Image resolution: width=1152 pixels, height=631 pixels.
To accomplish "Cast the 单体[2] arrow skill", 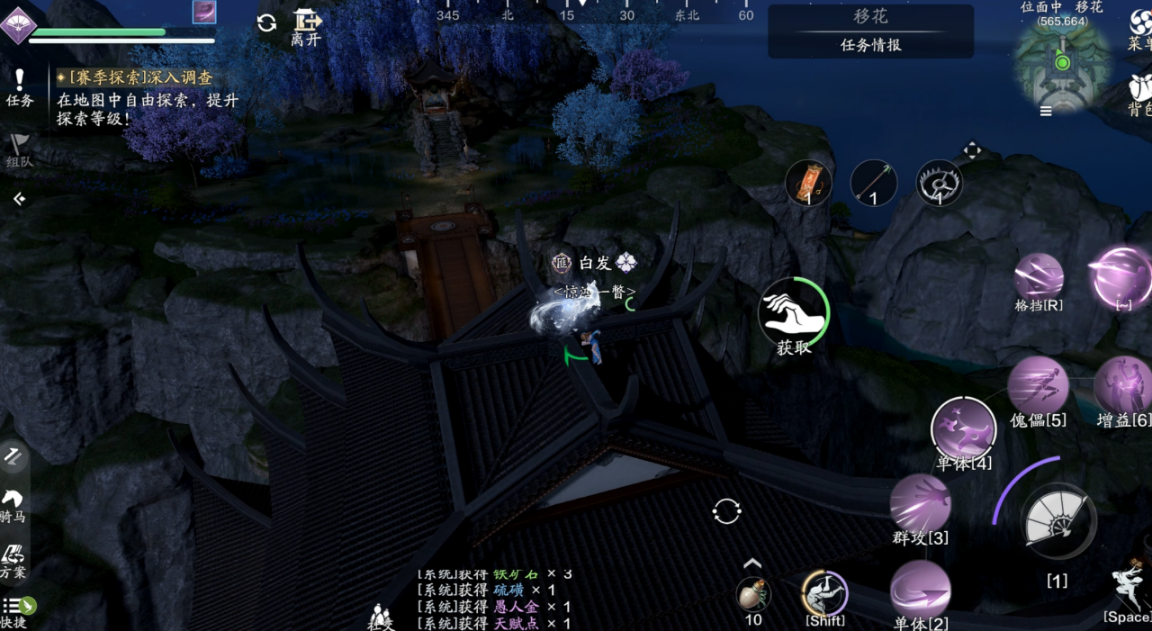I will point(920,589).
